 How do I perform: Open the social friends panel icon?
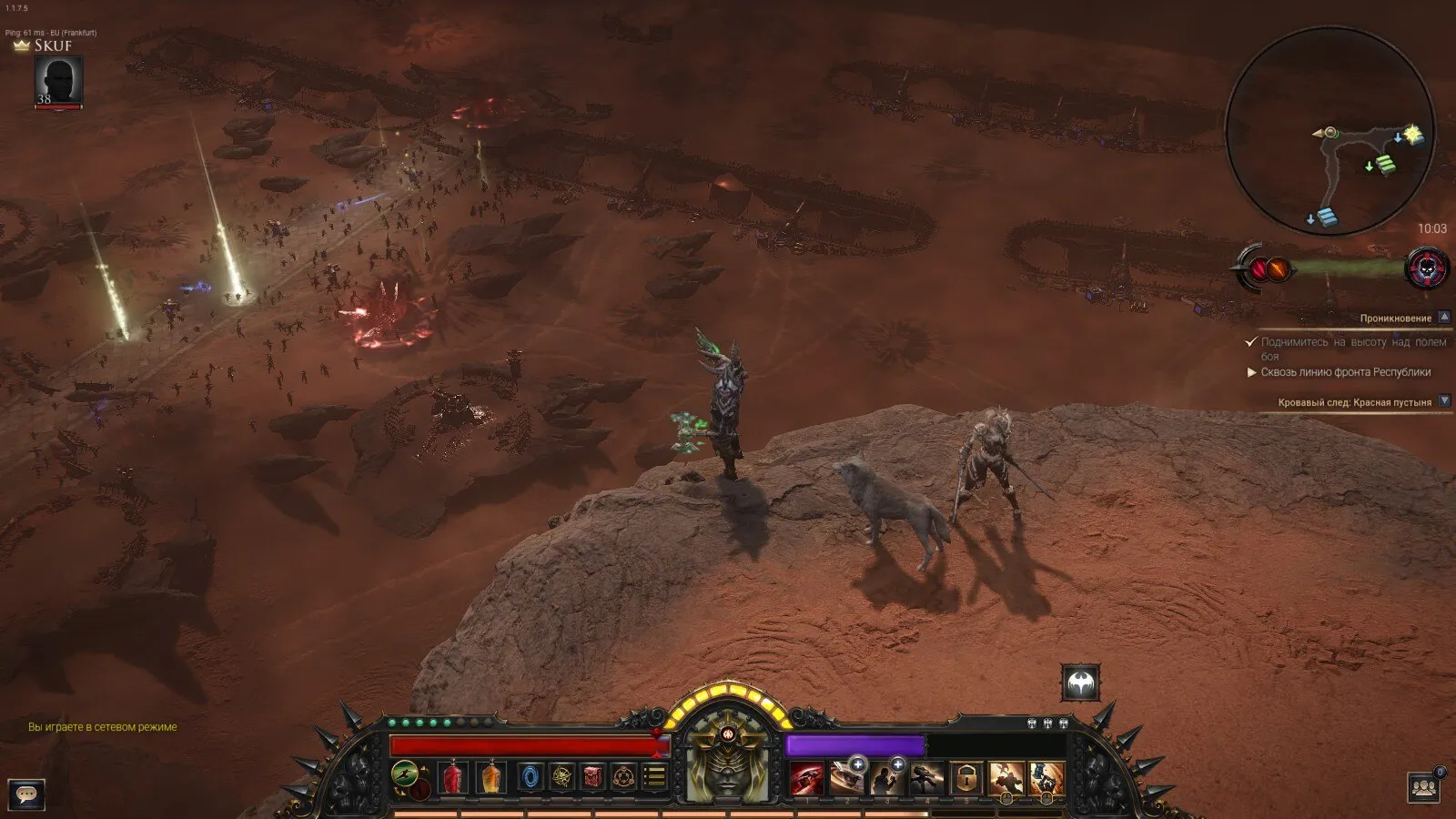click(1423, 786)
